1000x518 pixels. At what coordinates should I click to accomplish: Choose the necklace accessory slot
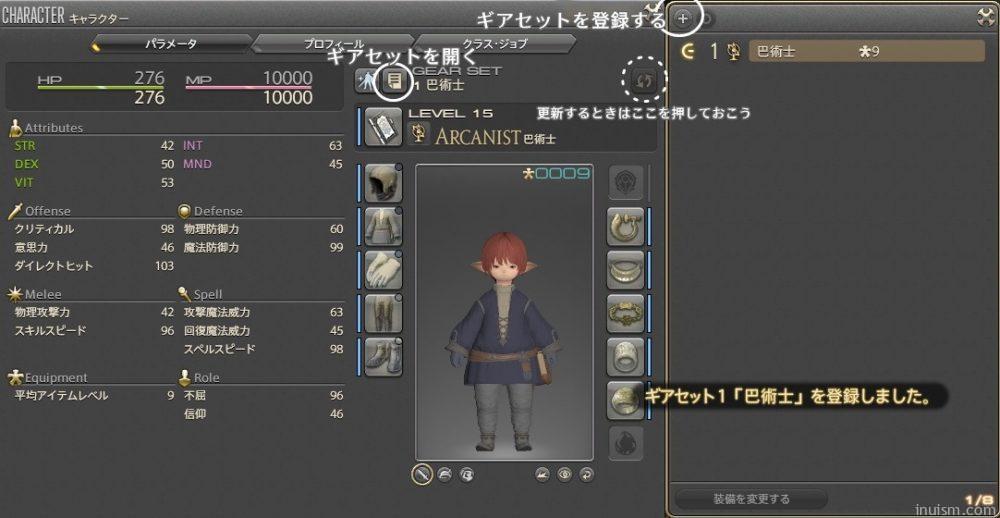pos(625,270)
